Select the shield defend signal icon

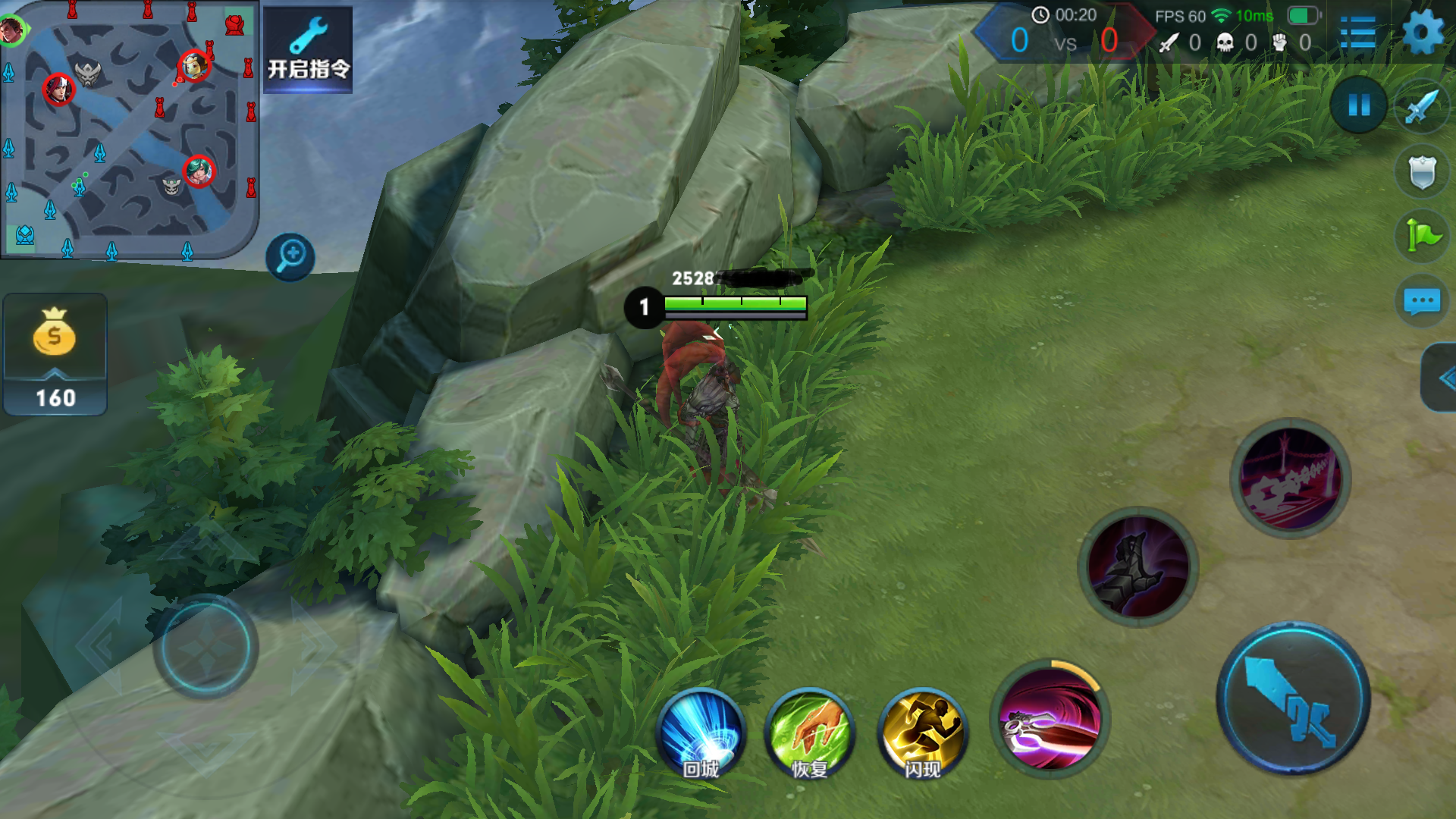pyautogui.click(x=1422, y=172)
